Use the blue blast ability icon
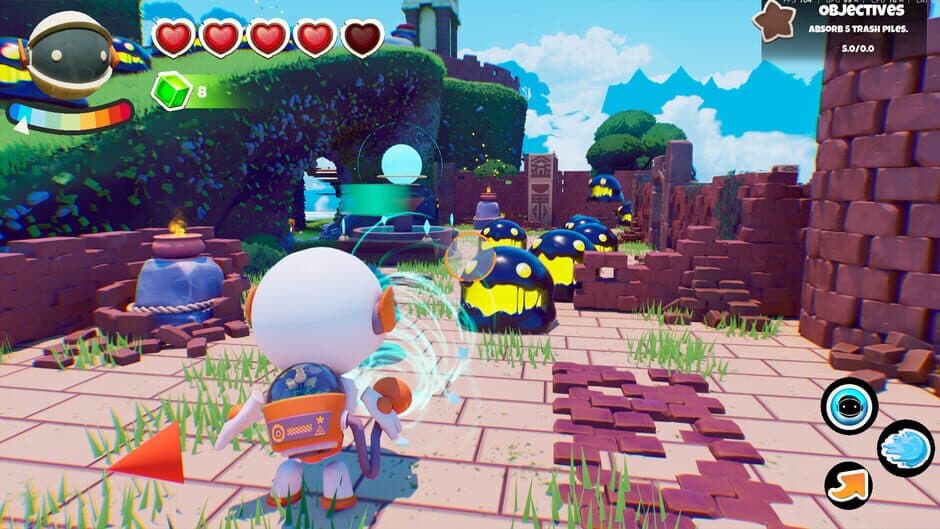Screen dimensions: 940x529 (x=905, y=447)
